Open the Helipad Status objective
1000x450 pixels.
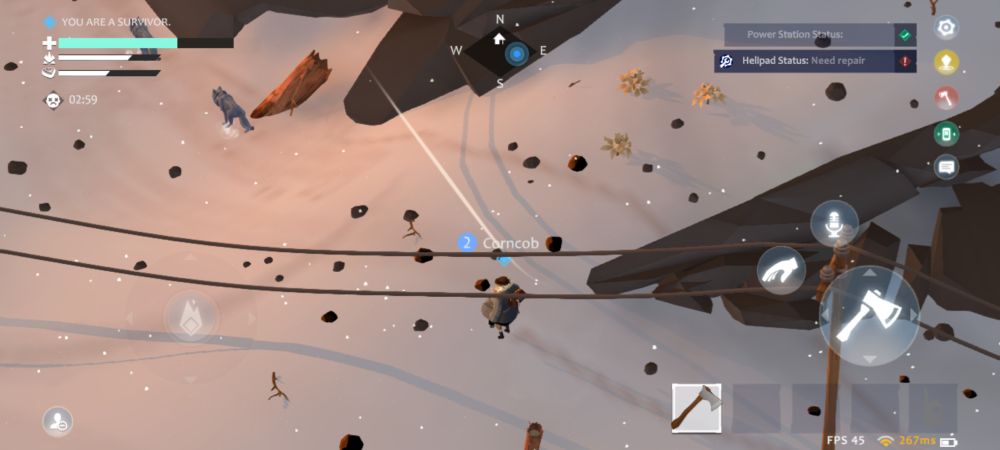816,61
